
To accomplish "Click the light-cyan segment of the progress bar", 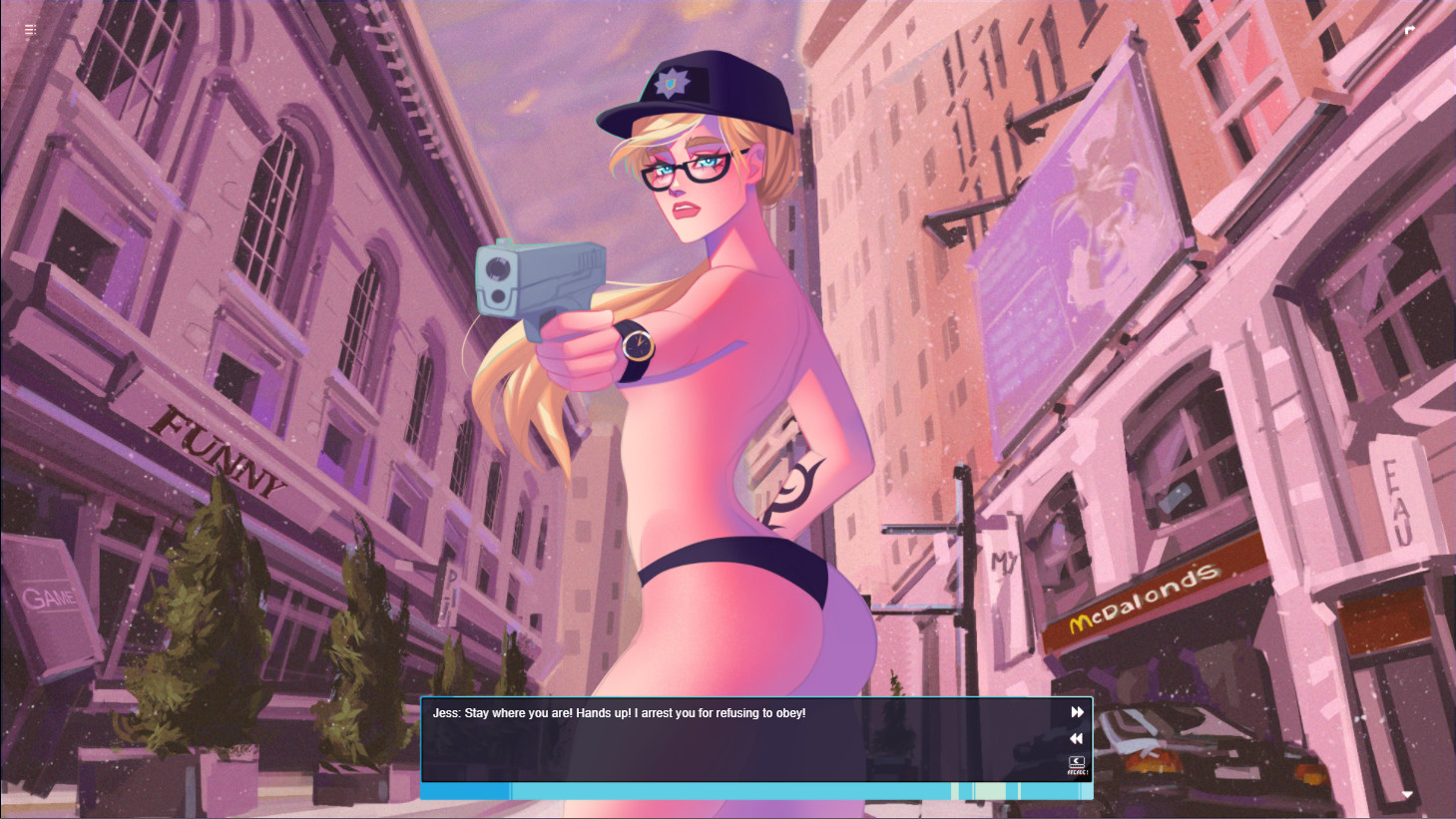I will click(988, 789).
